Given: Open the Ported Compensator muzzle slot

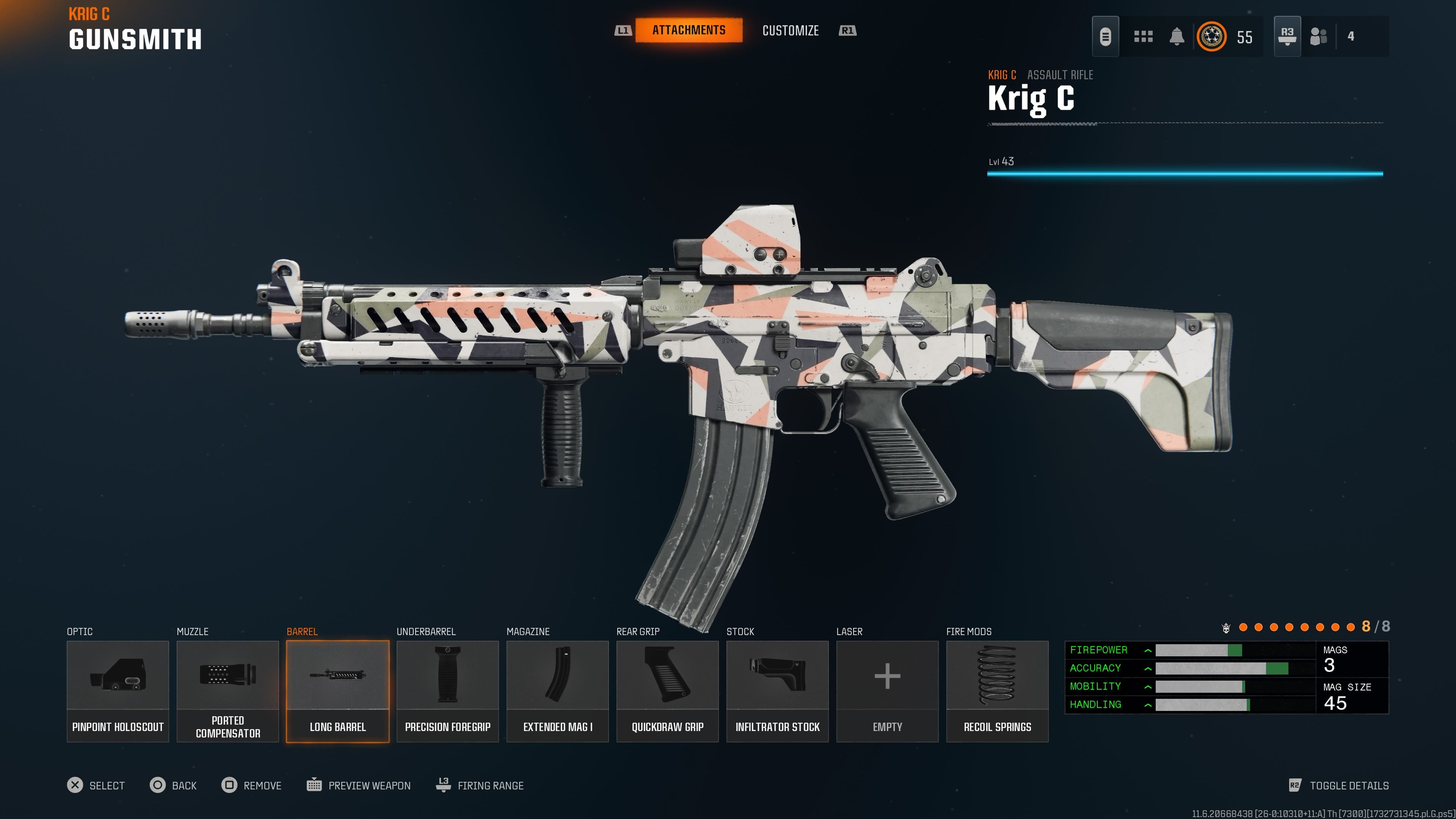Looking at the screenshot, I should (x=227, y=691).
